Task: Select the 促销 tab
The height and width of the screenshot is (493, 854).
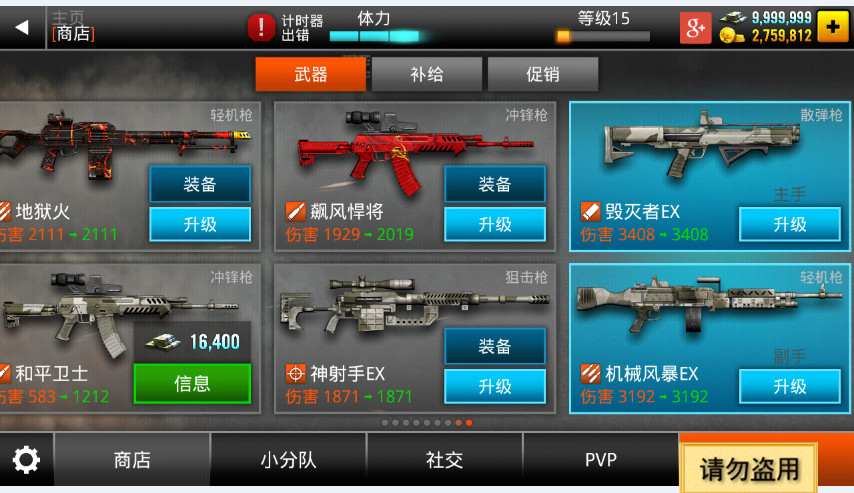Action: click(543, 75)
